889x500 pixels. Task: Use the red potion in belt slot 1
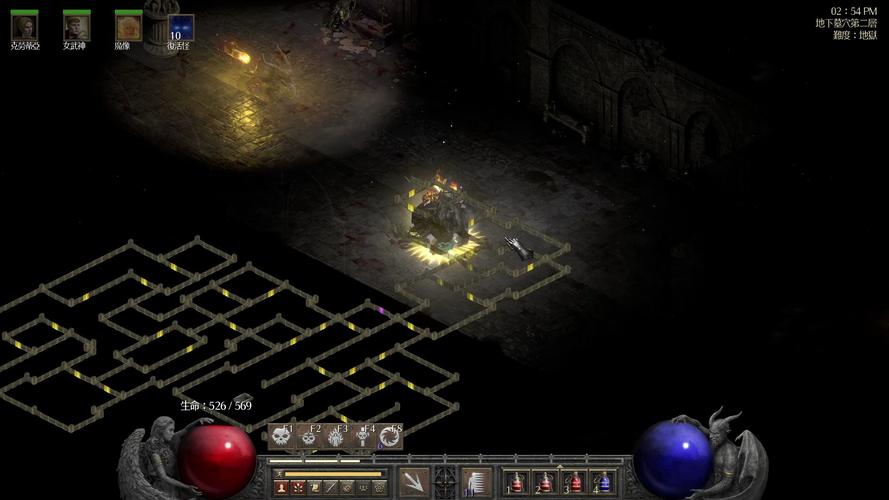click(x=516, y=482)
